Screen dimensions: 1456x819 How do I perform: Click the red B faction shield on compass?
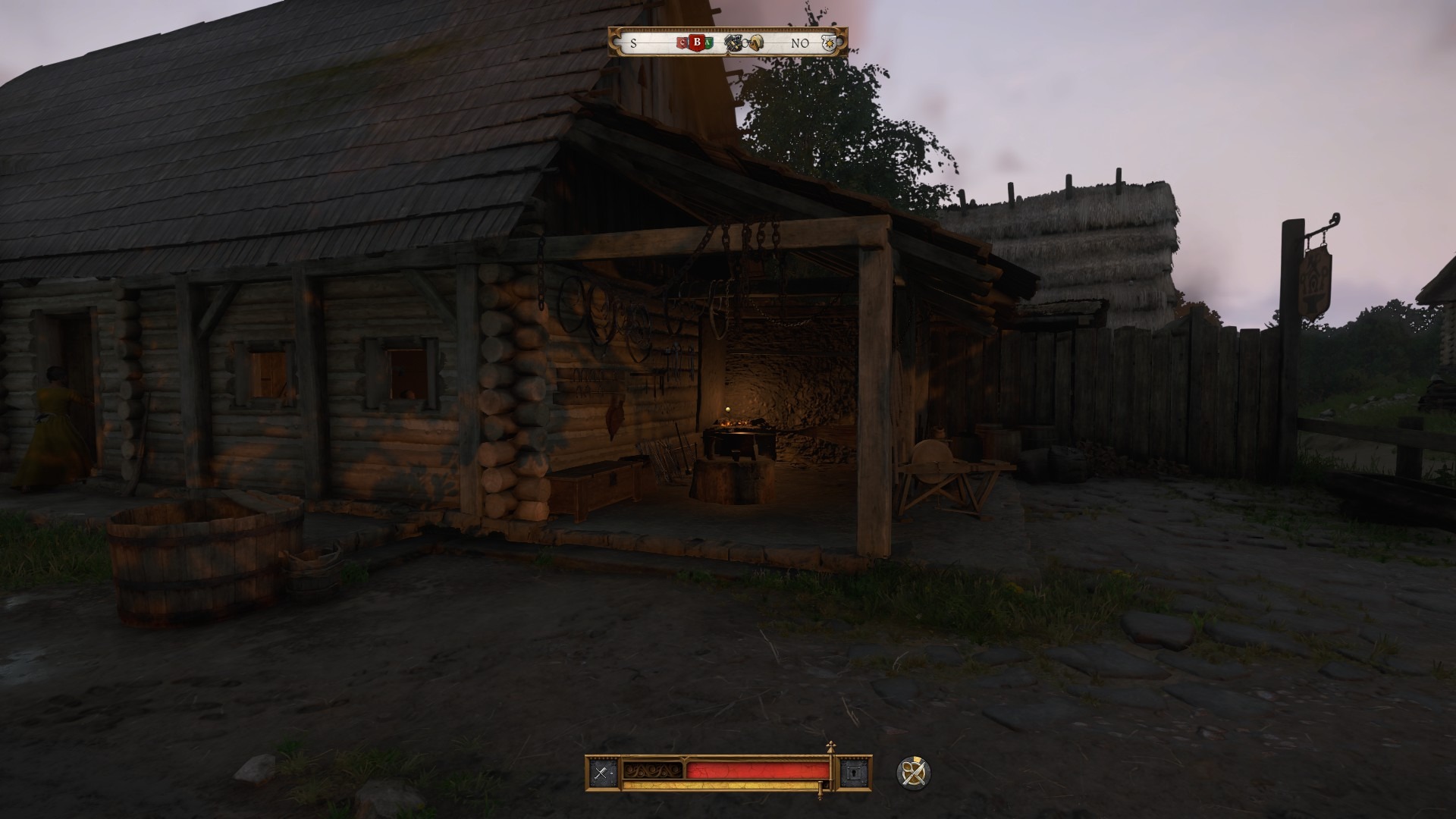[x=698, y=42]
